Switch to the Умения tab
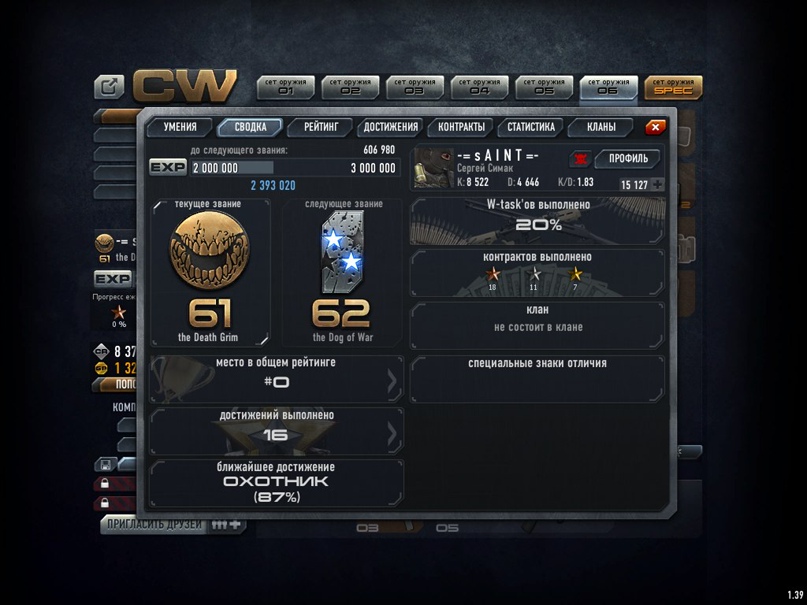The width and height of the screenshot is (807, 605). point(180,128)
